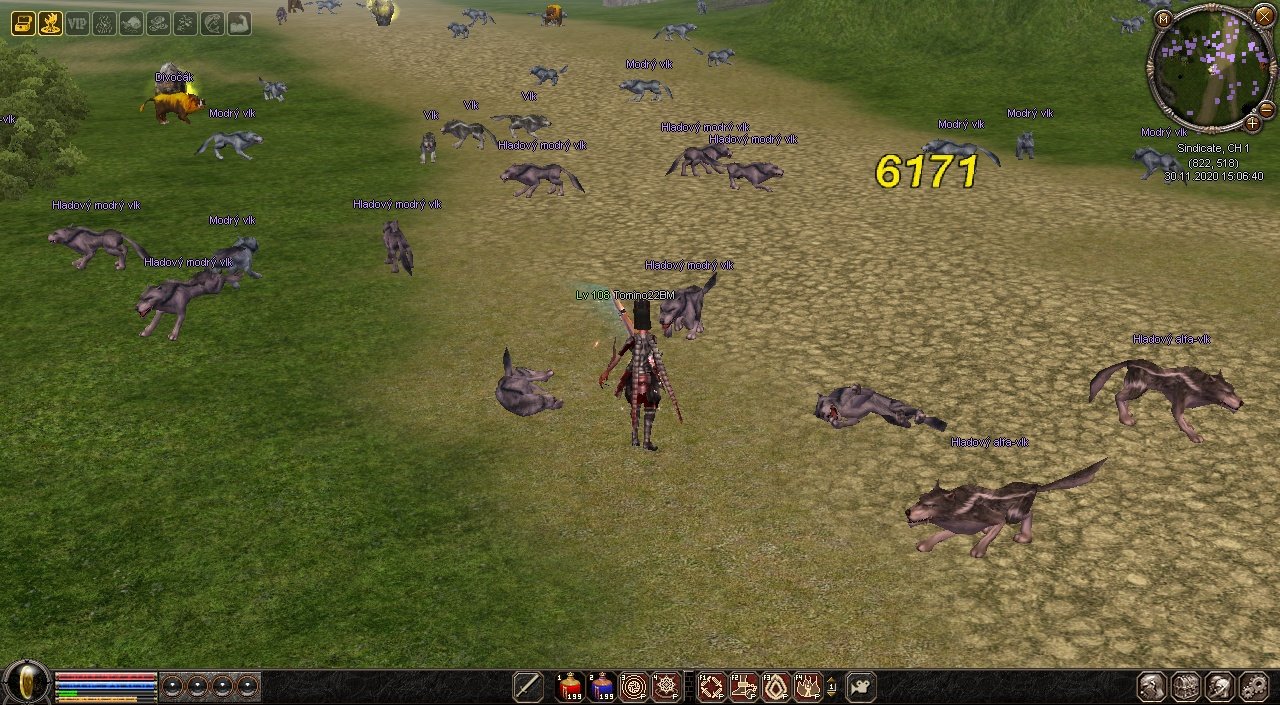Activate the F3 aura skill
The width and height of the screenshot is (1280, 705).
tap(776, 686)
